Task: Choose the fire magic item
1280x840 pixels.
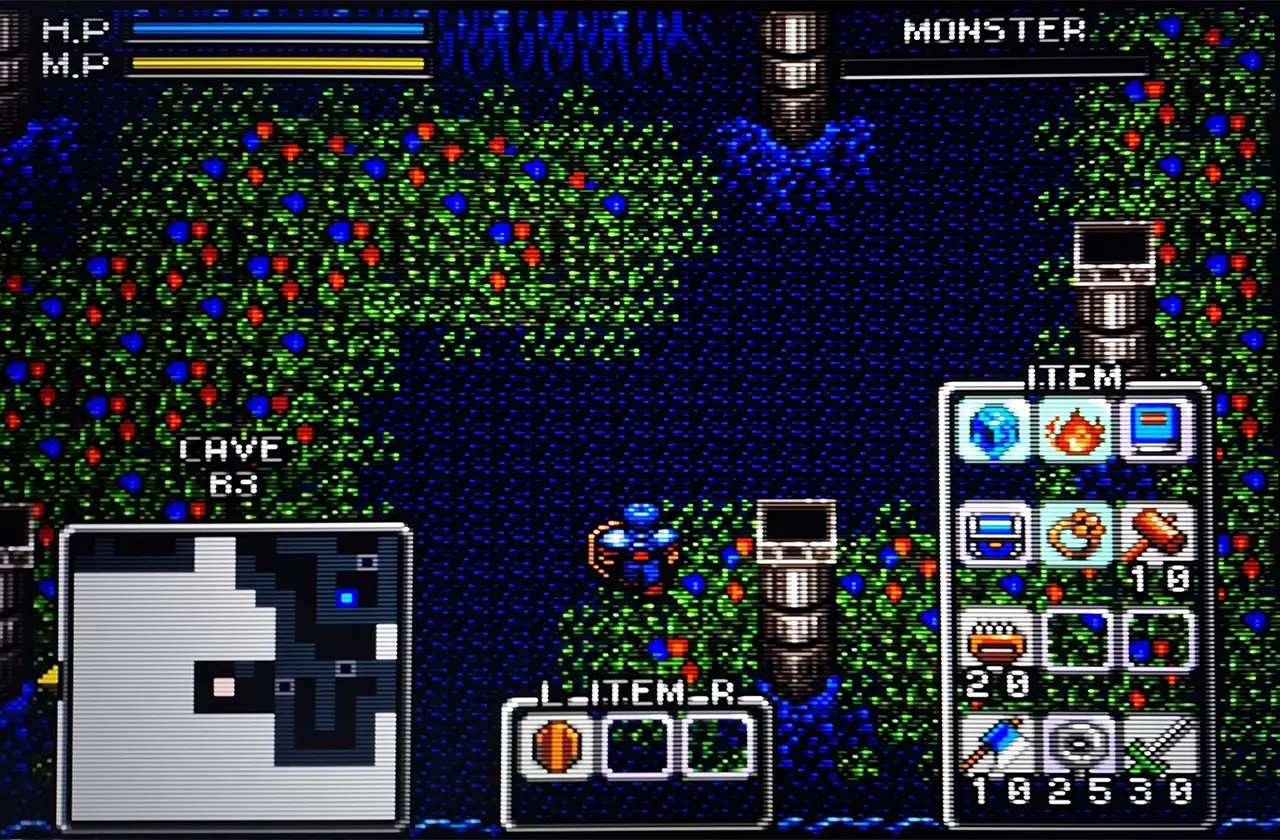Action: (x=1075, y=428)
